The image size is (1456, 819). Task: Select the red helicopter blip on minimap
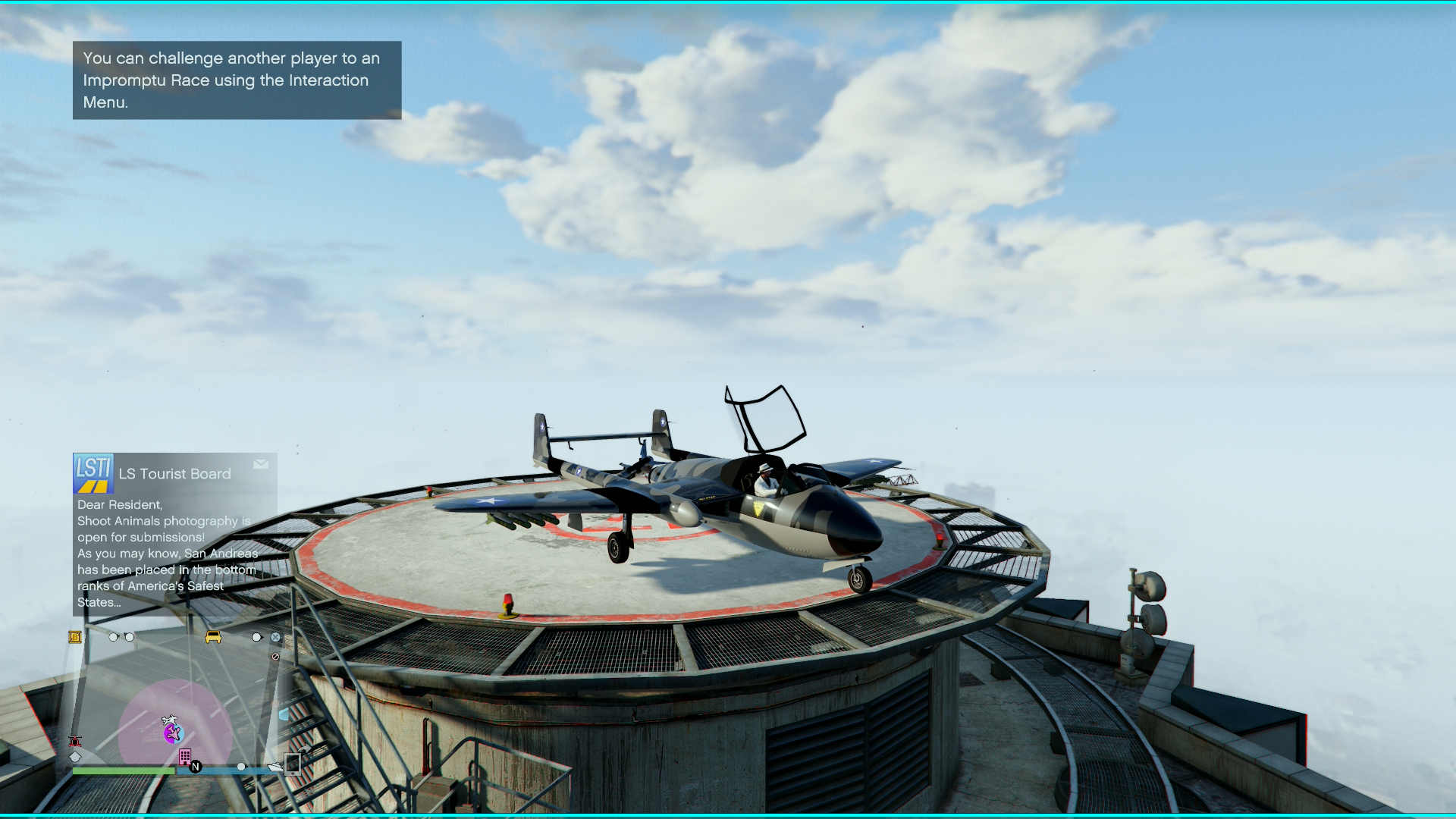click(x=75, y=741)
